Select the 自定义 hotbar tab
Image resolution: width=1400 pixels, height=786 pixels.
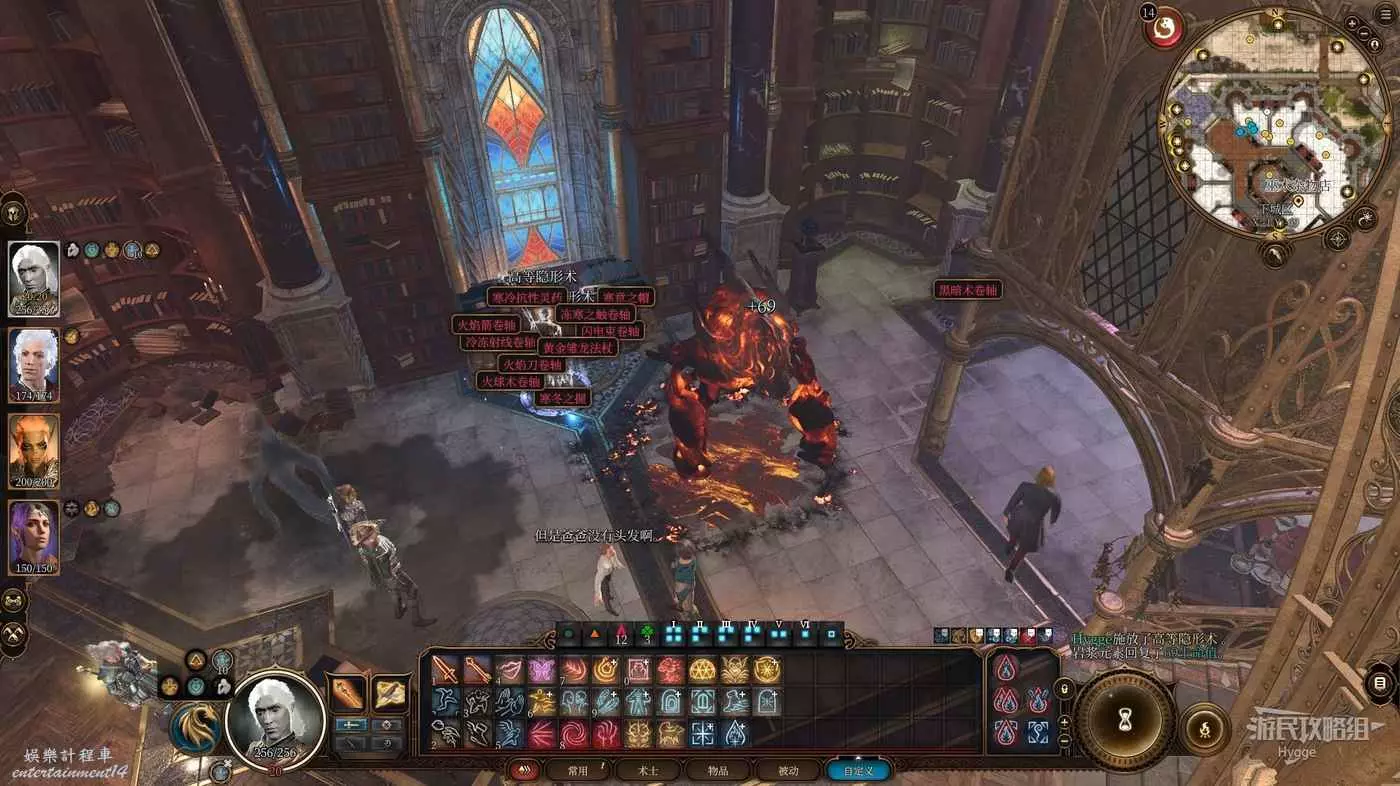point(858,771)
